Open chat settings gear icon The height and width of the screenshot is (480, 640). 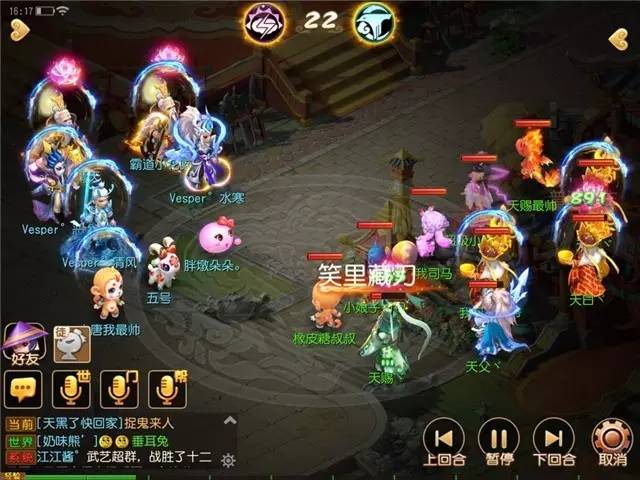click(x=228, y=460)
